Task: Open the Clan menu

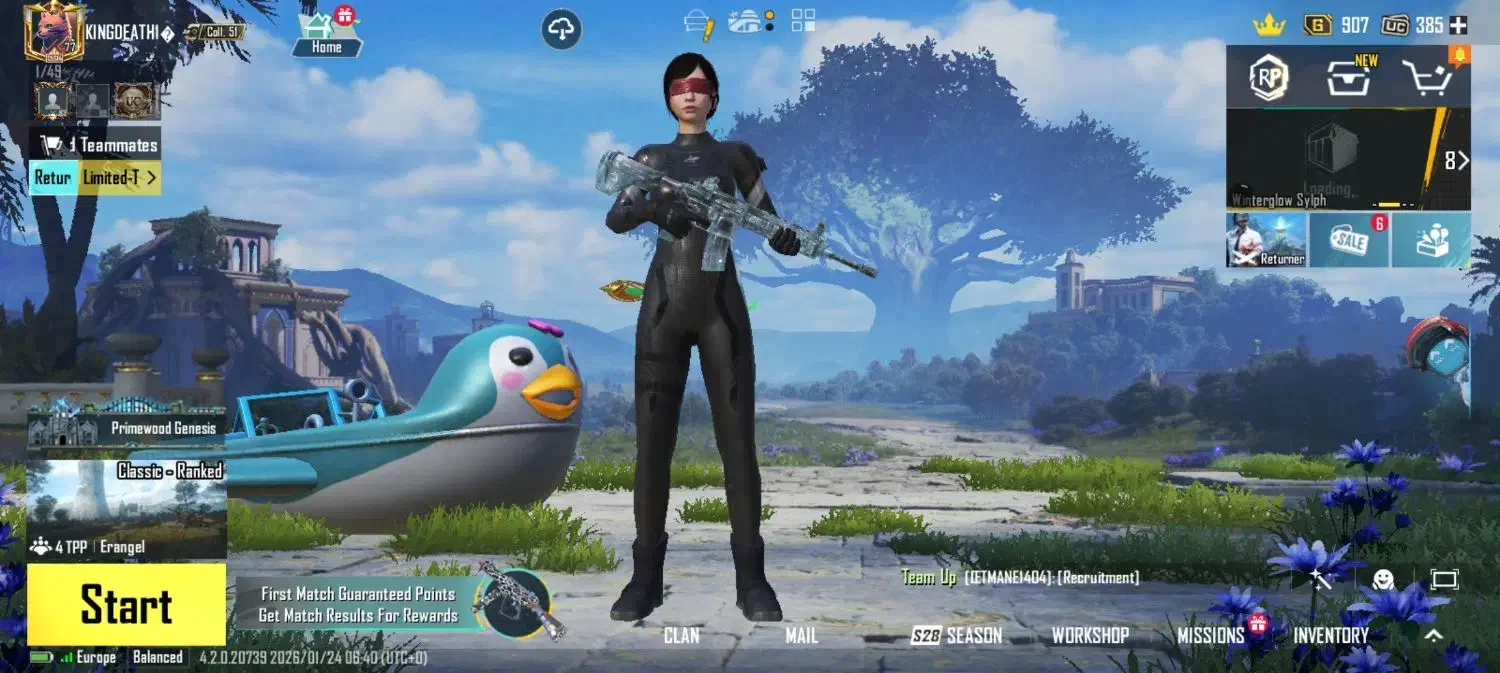Action: [x=681, y=635]
